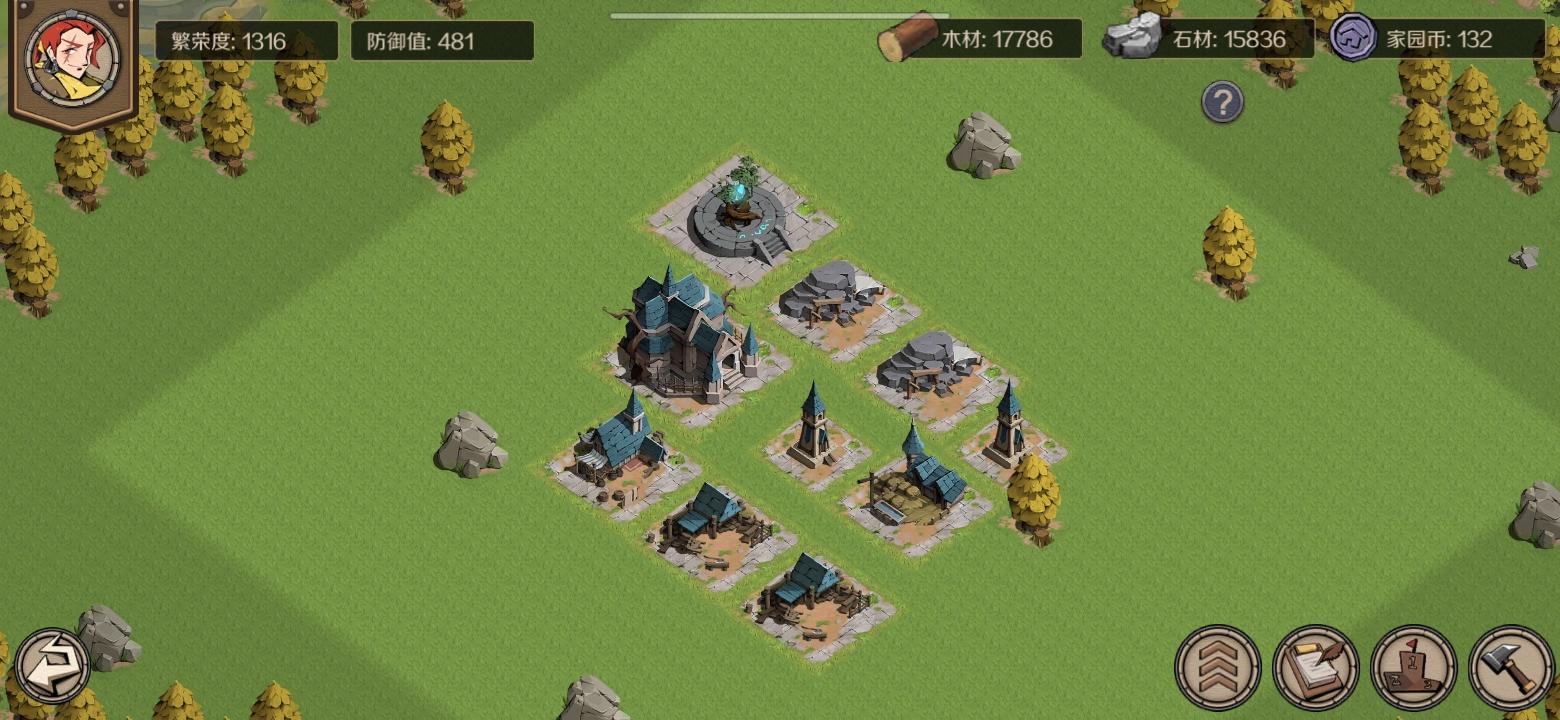Select the stone resource icon
This screenshot has width=1560, height=720.
[x=1129, y=37]
